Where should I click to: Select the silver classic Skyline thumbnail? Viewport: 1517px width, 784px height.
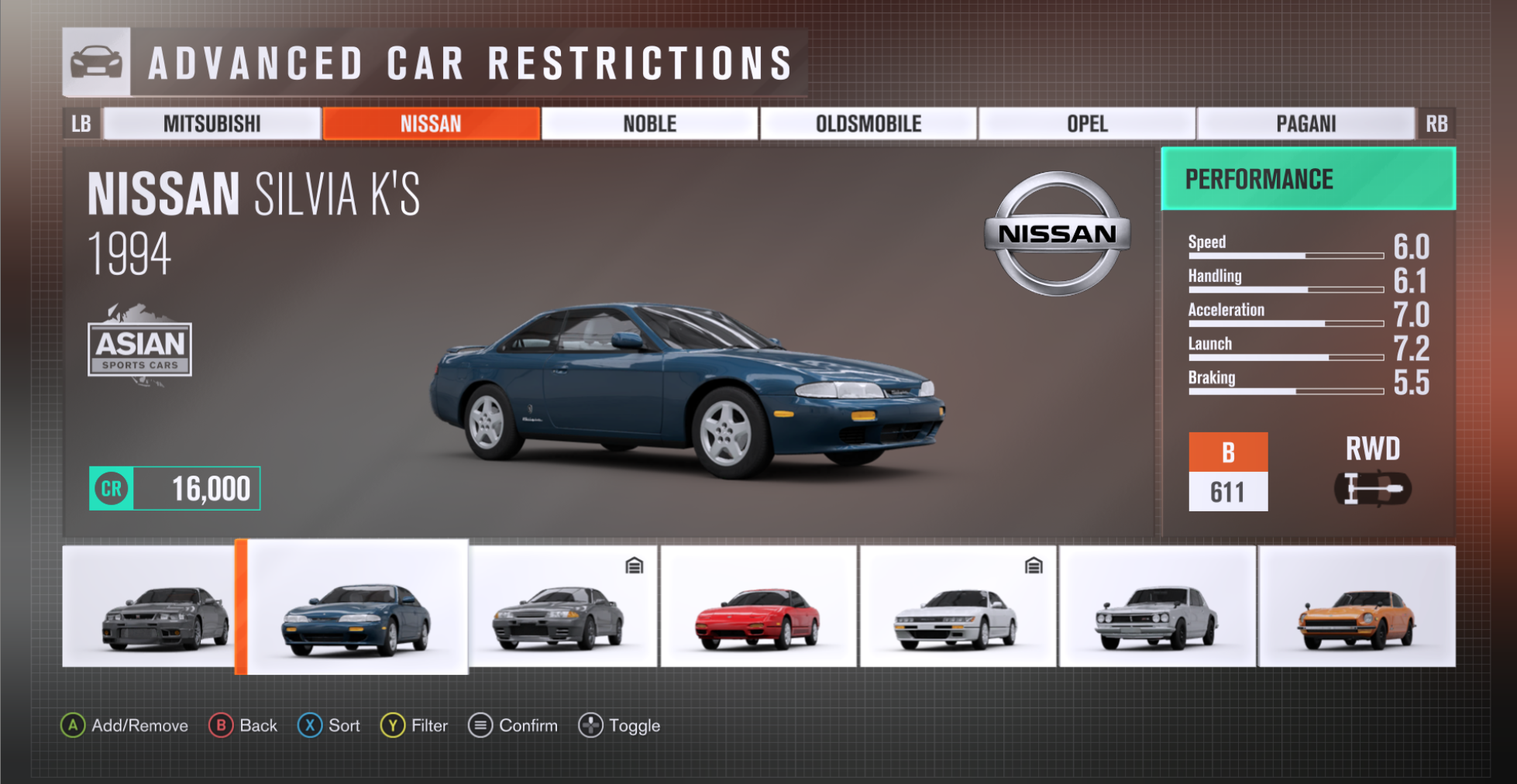coord(1157,606)
